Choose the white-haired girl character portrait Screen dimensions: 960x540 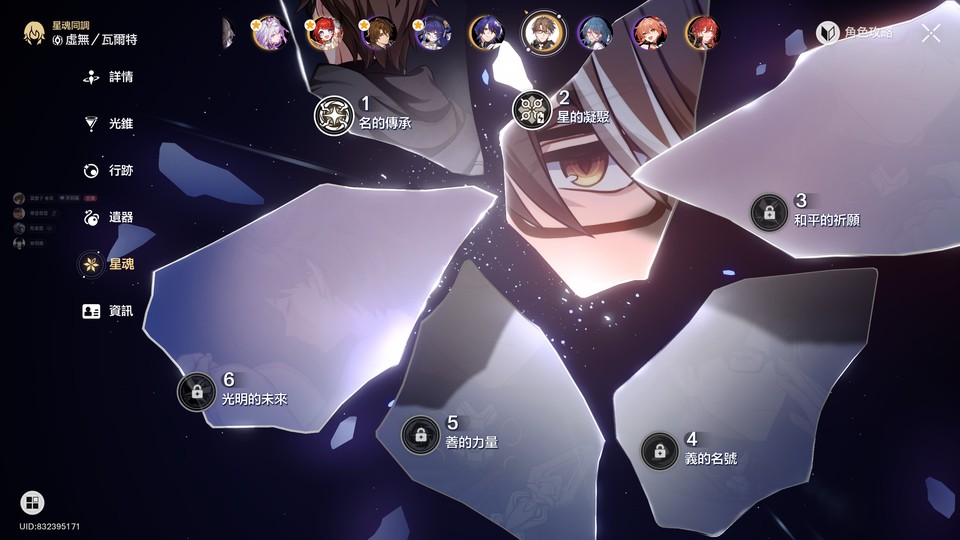coord(273,33)
